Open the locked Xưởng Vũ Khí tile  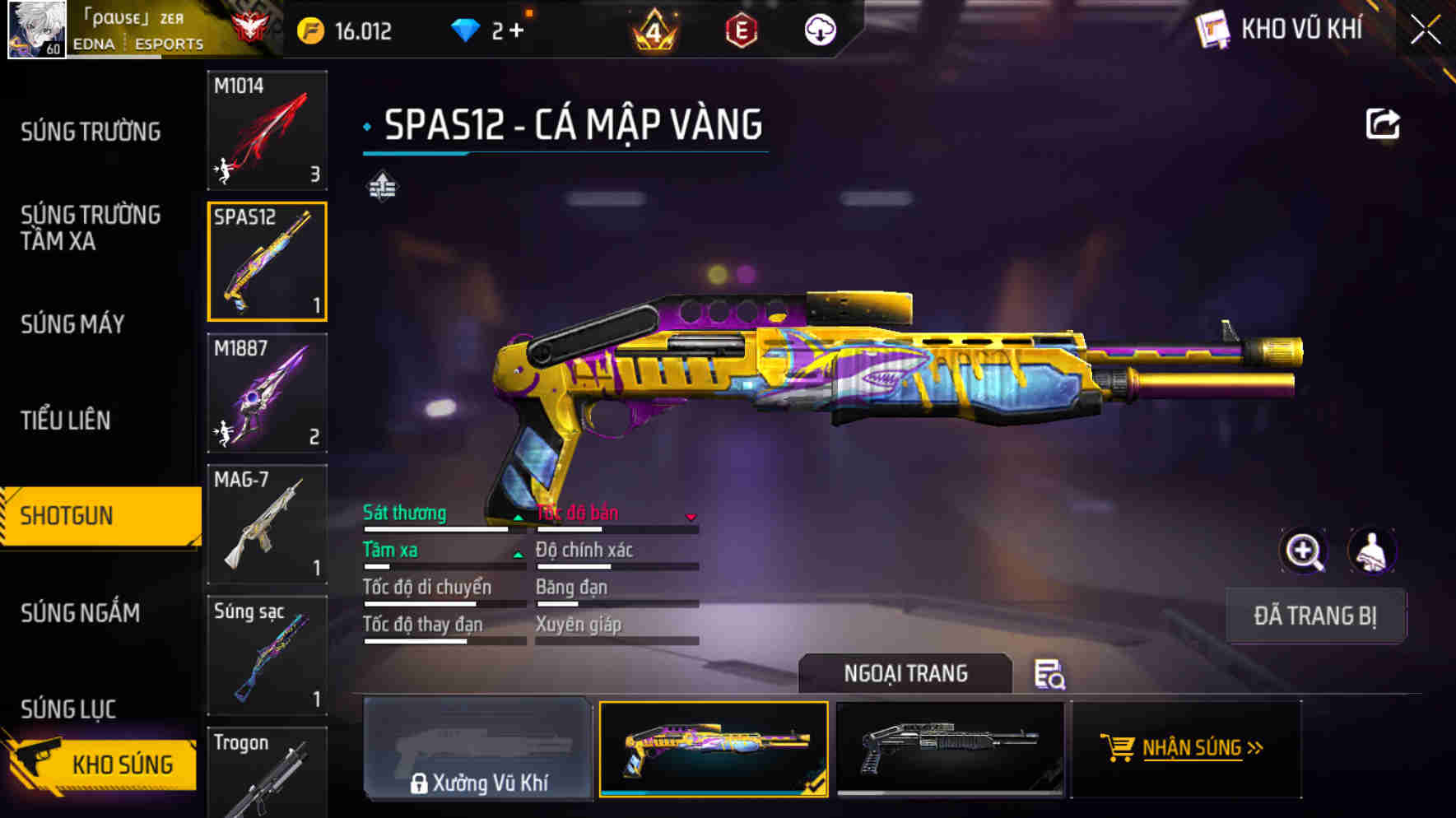click(x=478, y=748)
